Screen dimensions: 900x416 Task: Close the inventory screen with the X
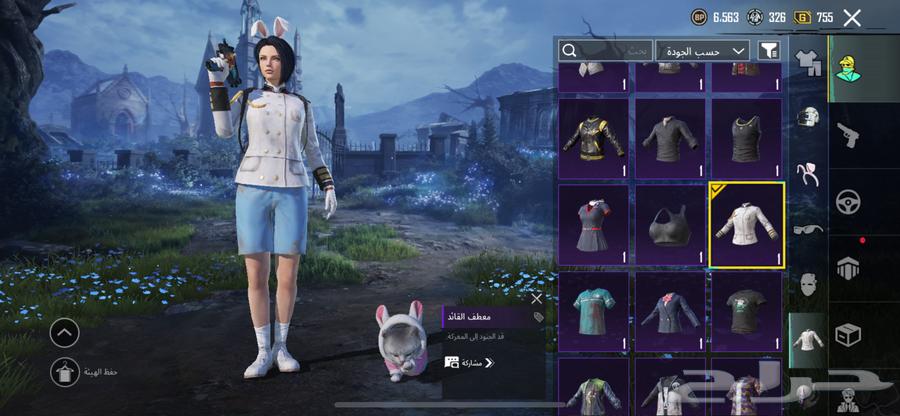(852, 17)
